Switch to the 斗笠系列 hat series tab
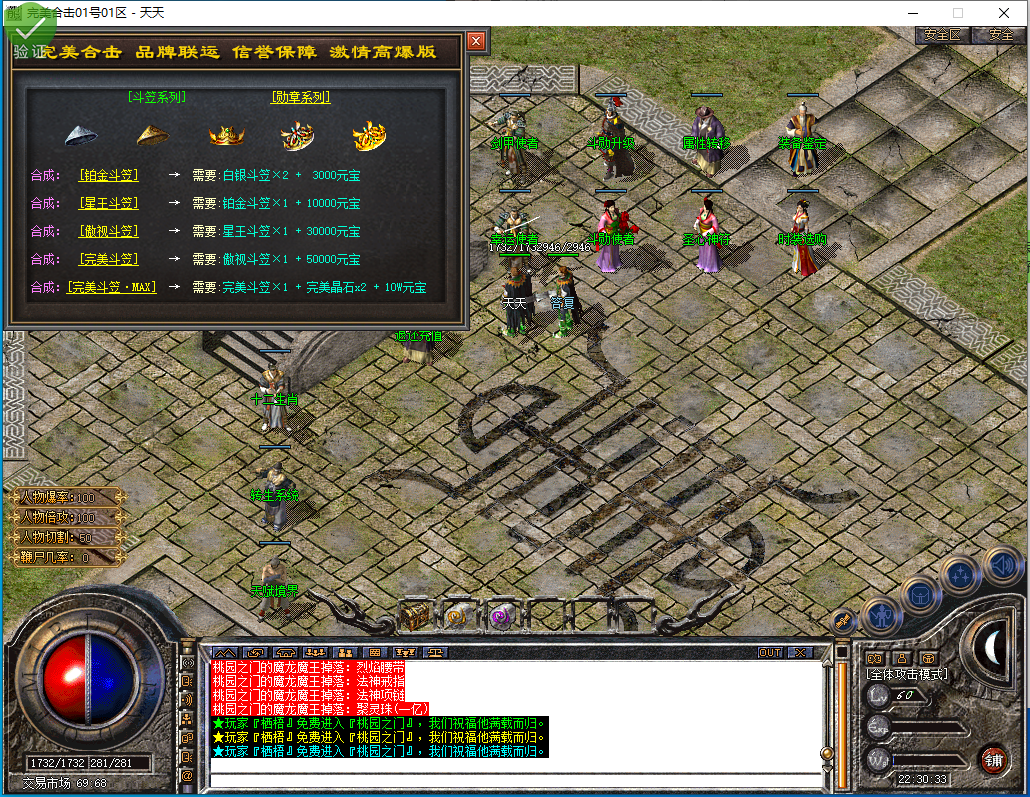This screenshot has width=1030, height=797. (x=157, y=97)
